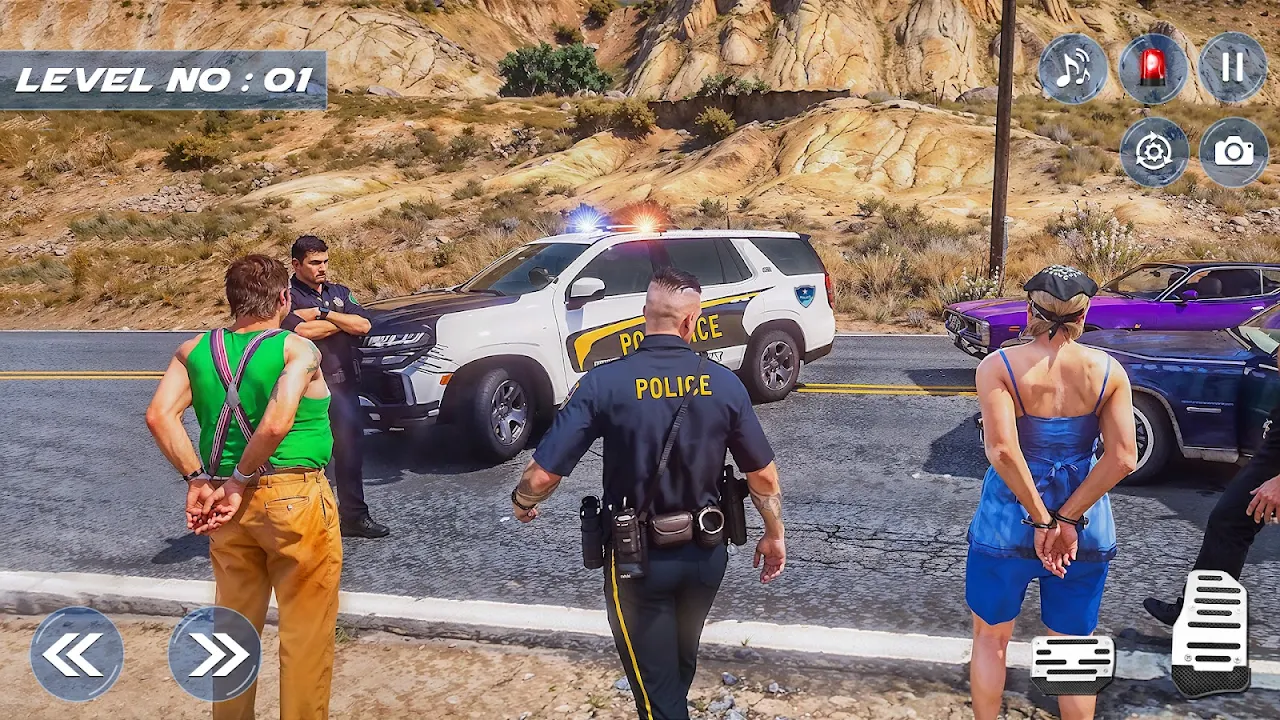Tap the steering wheel control icon
The width and height of the screenshot is (1280, 720).
pyautogui.click(x=1154, y=152)
